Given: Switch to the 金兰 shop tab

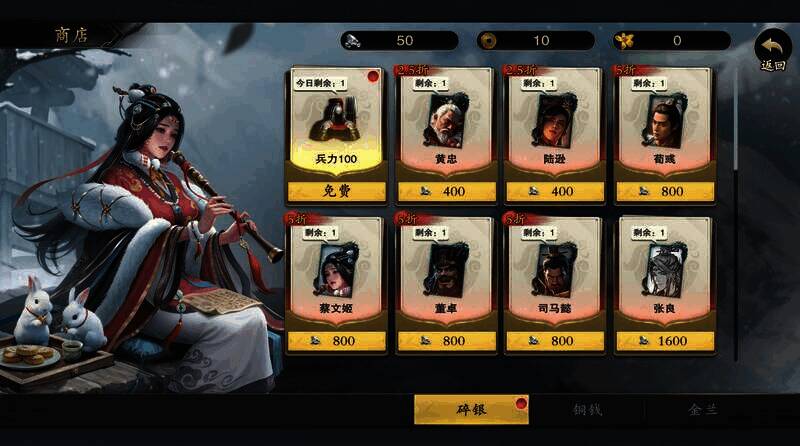Looking at the screenshot, I should [704, 409].
